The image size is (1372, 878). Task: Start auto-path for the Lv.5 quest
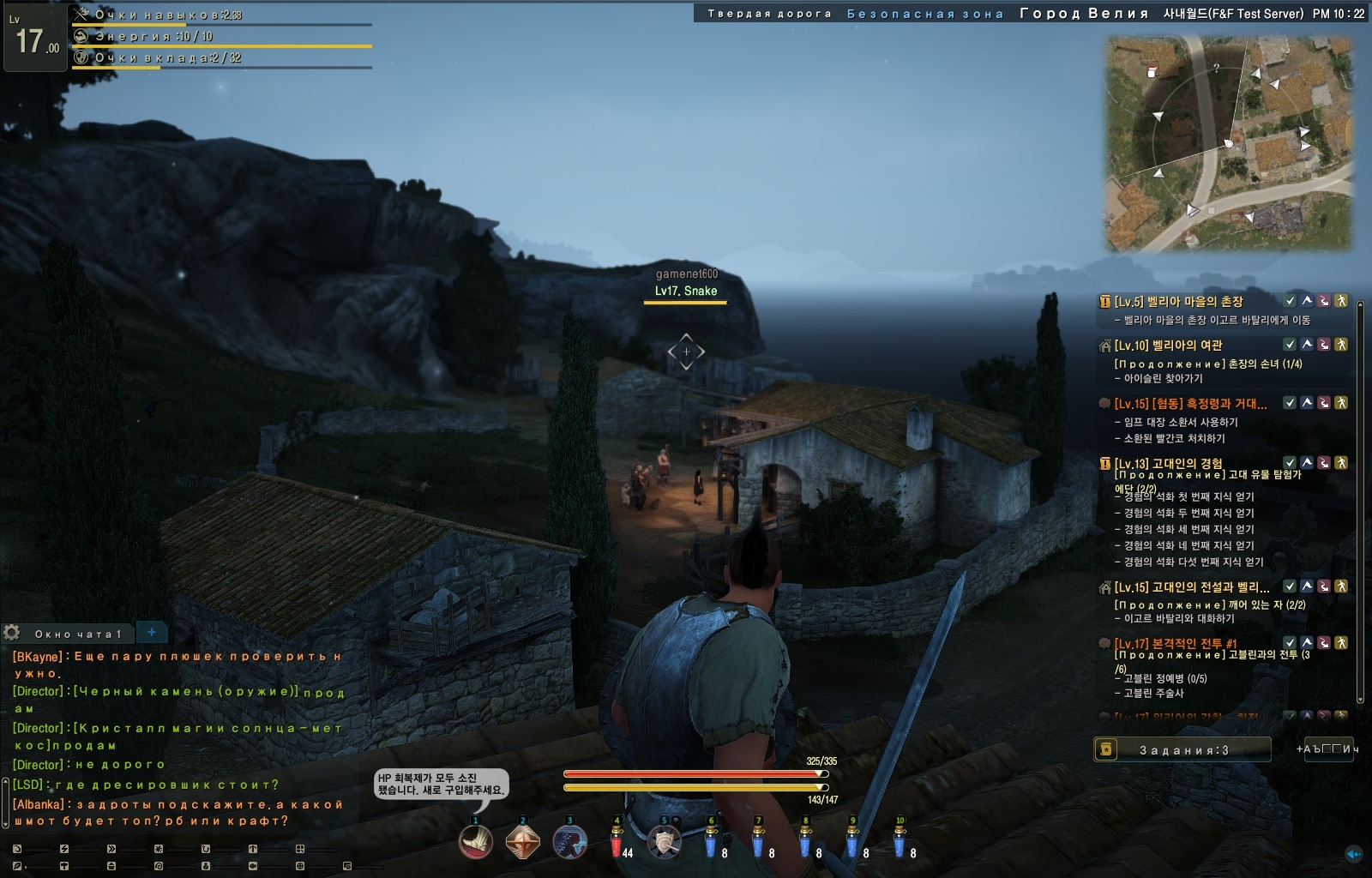1341,301
